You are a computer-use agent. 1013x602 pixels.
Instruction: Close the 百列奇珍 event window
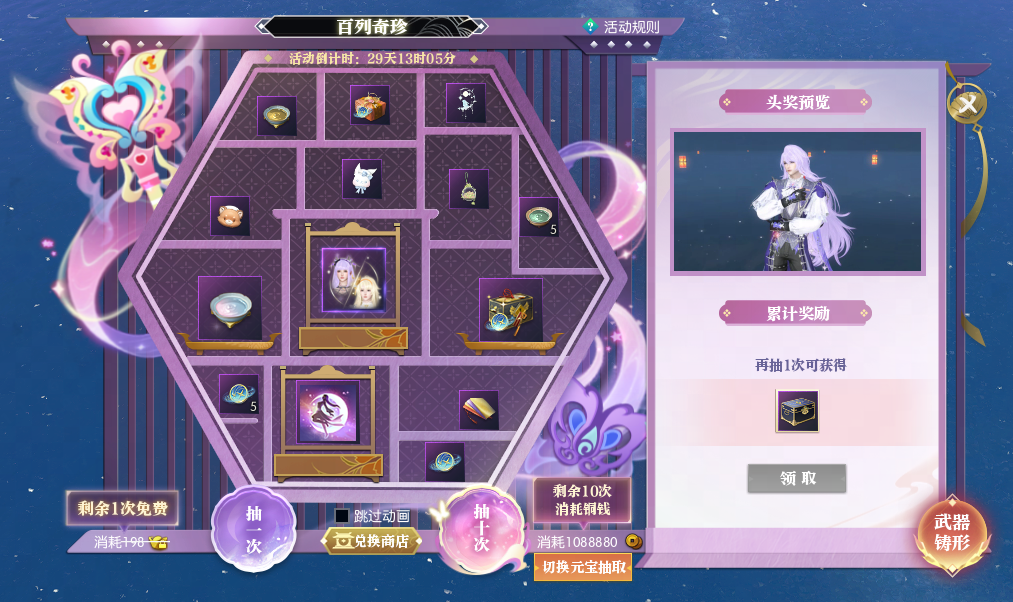tap(967, 102)
